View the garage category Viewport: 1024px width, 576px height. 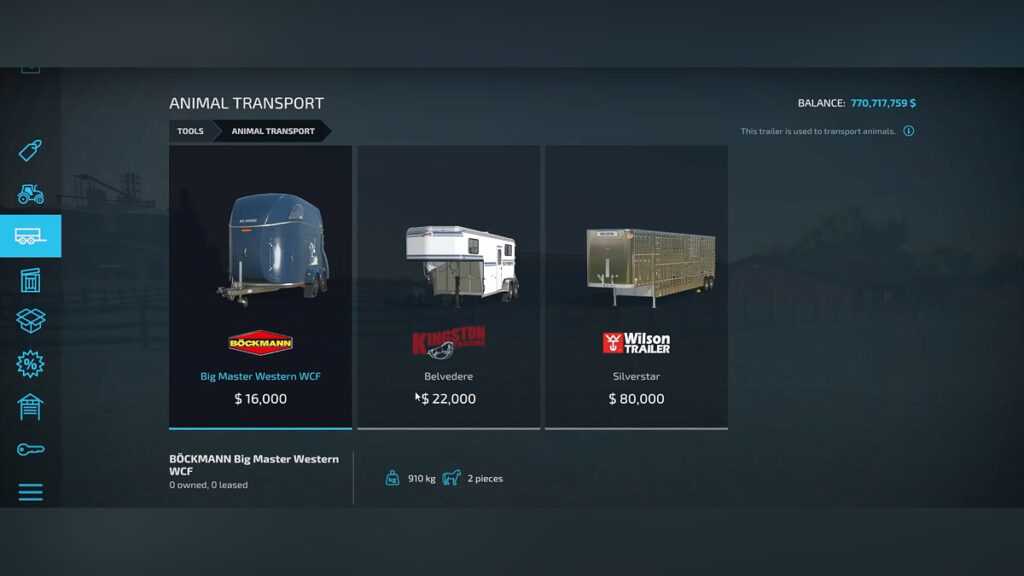pos(30,406)
